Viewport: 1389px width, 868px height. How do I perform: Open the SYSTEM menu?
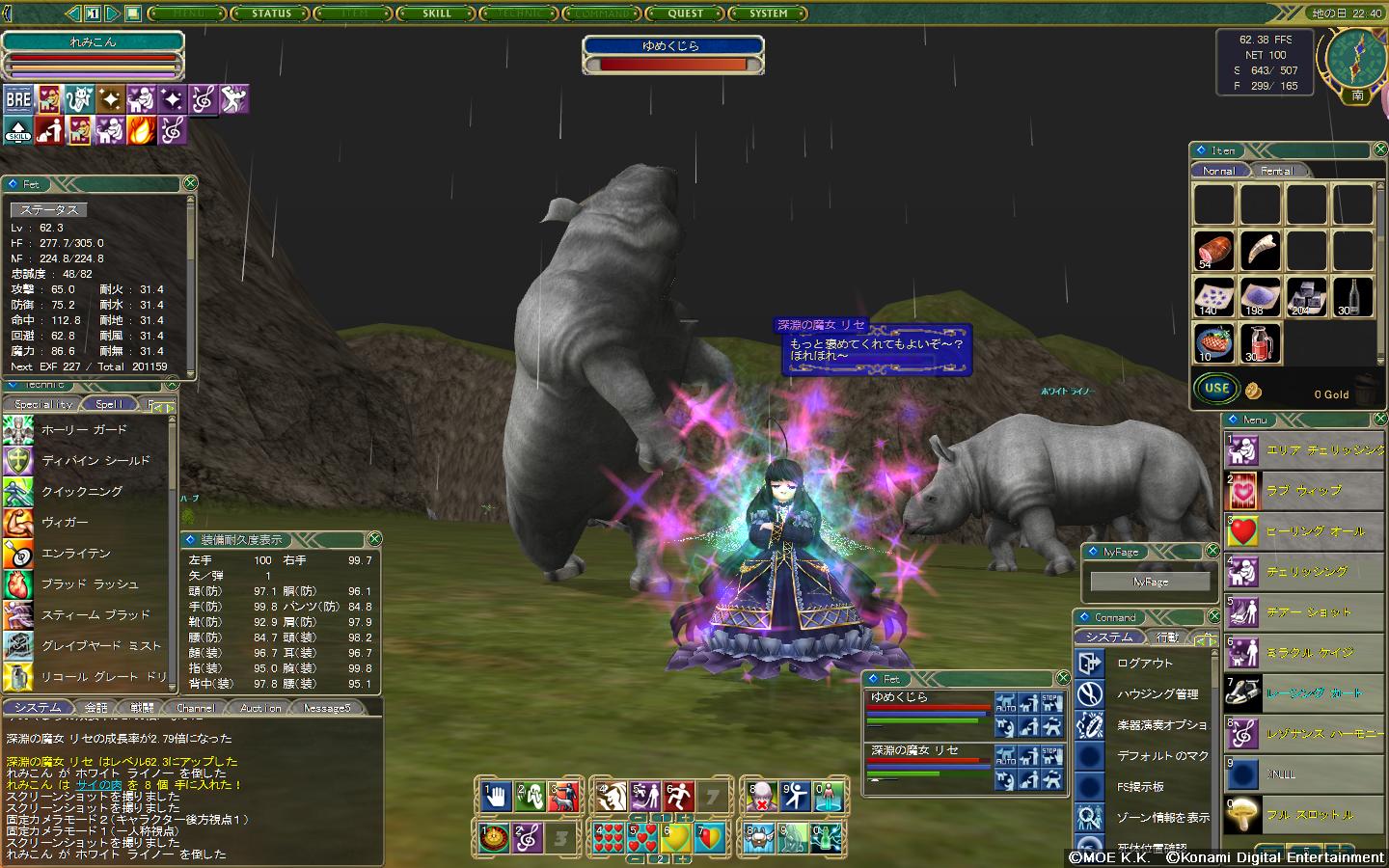point(769,14)
